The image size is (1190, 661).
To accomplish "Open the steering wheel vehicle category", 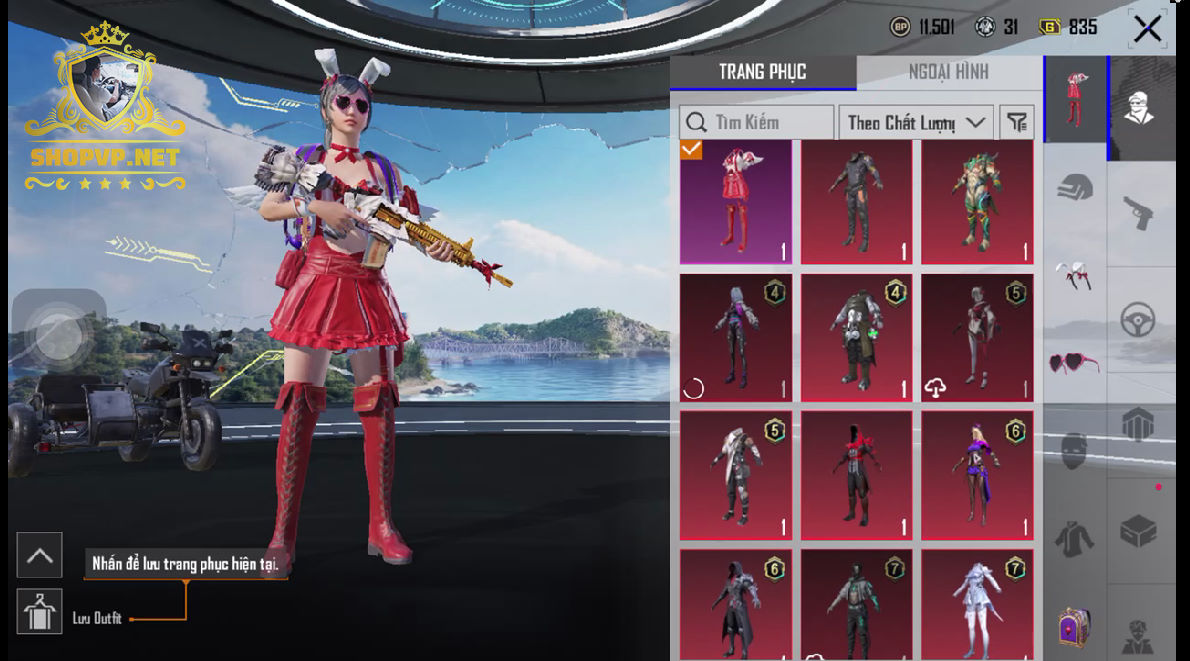I will pyautogui.click(x=1139, y=320).
